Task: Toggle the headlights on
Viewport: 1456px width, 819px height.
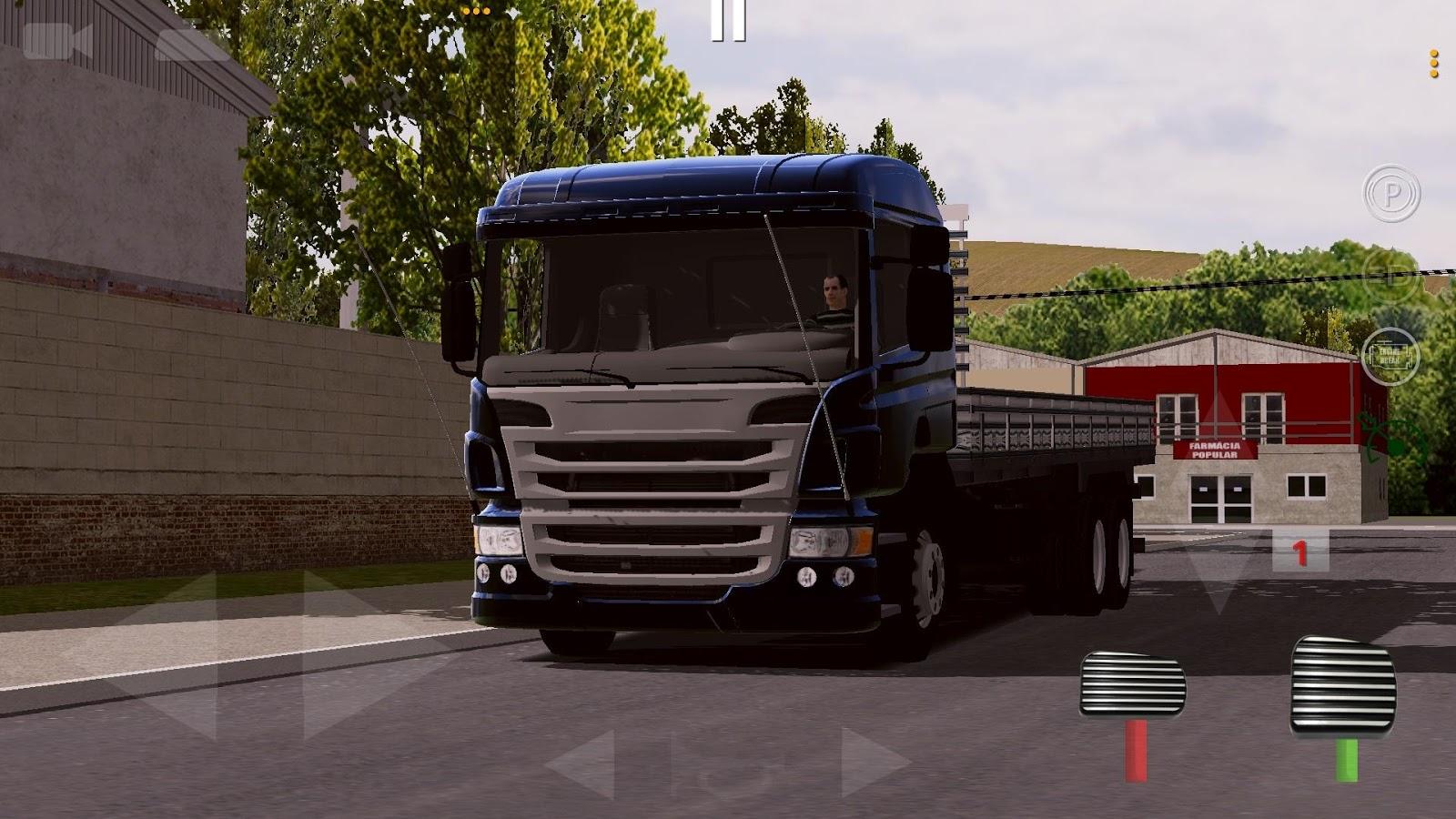Action: coord(1391,278)
